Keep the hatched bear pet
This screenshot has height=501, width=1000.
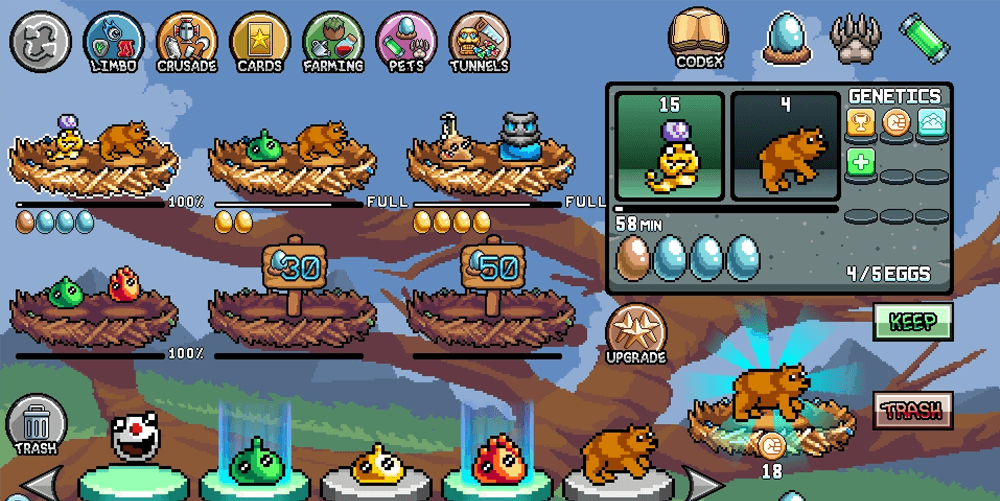912,322
